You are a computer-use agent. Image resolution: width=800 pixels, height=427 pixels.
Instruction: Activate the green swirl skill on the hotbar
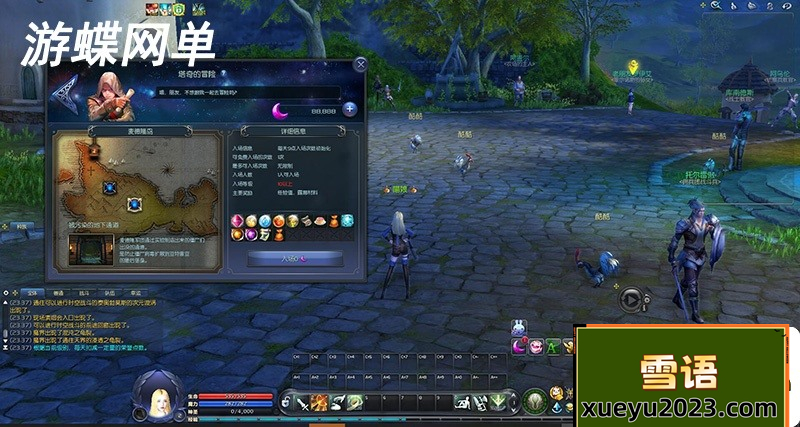355,402
